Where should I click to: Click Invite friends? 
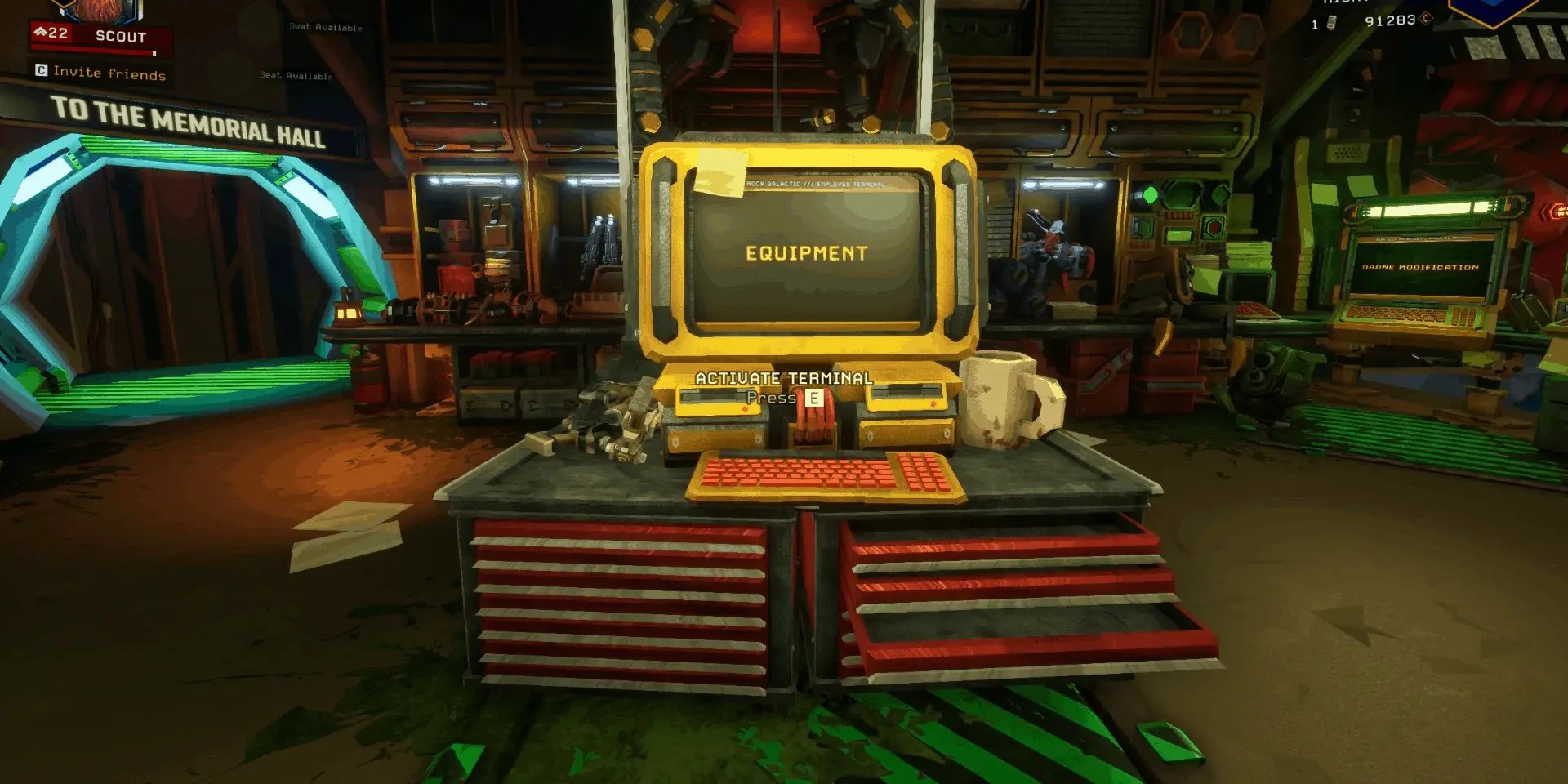[109, 73]
